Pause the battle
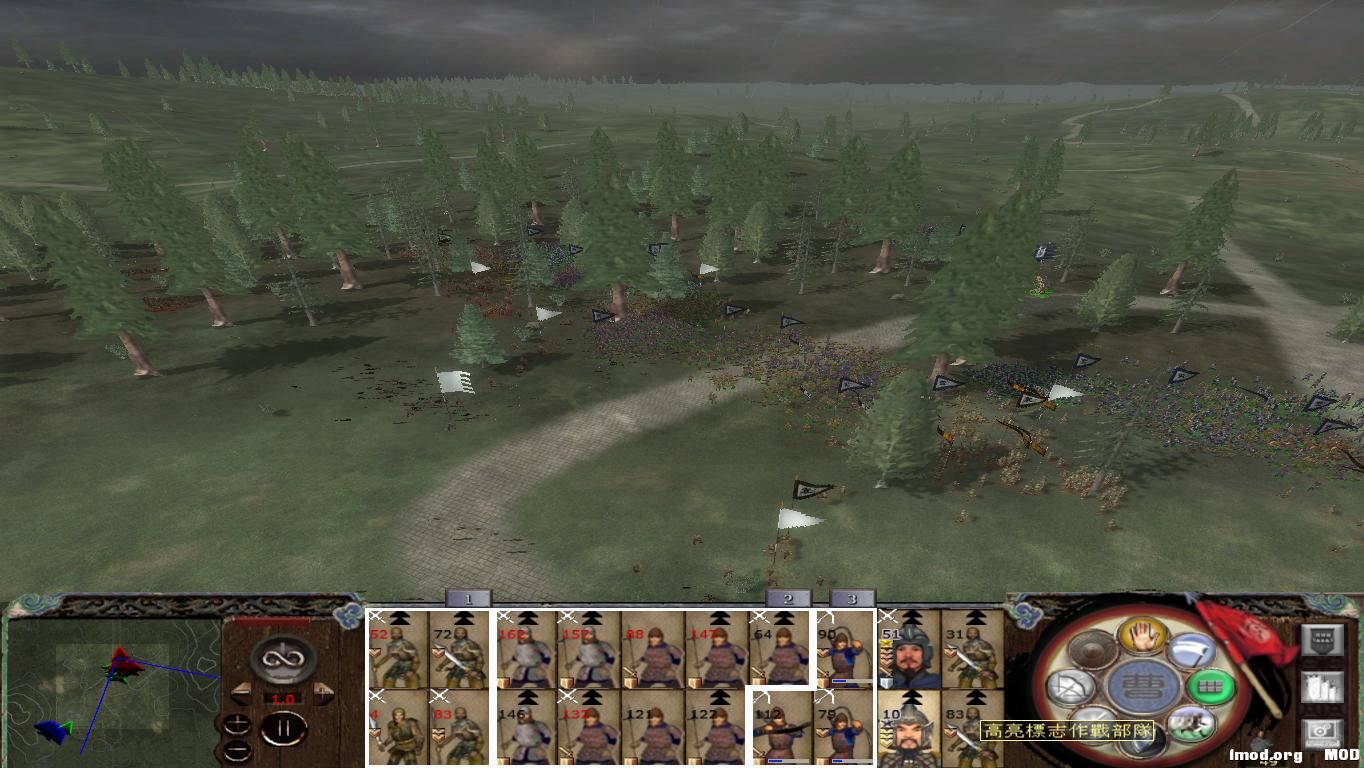This screenshot has height=768, width=1364. (x=283, y=727)
